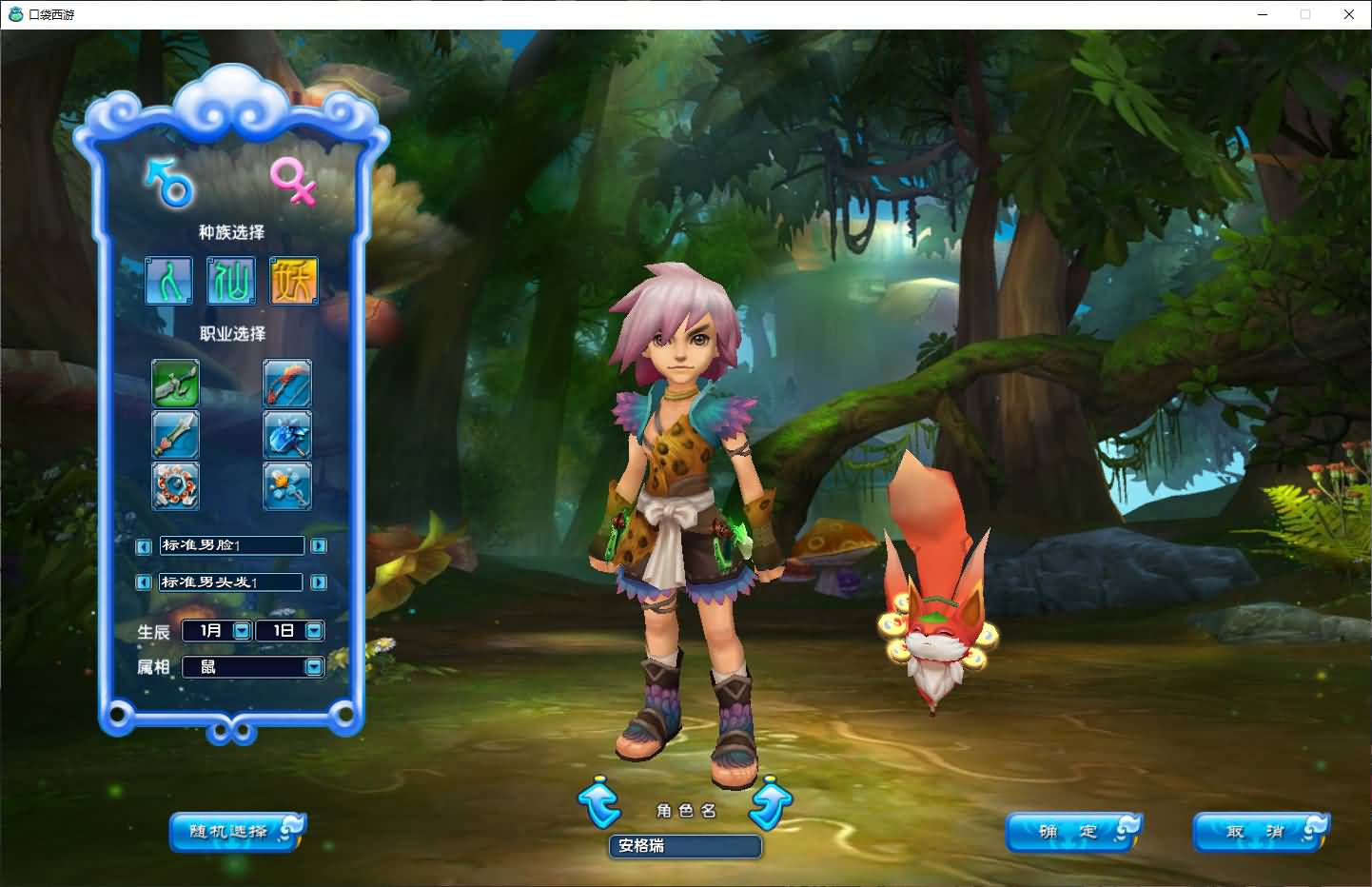The height and width of the screenshot is (887, 1372).
Task: Open the birth month dropdown
Action: [x=242, y=630]
